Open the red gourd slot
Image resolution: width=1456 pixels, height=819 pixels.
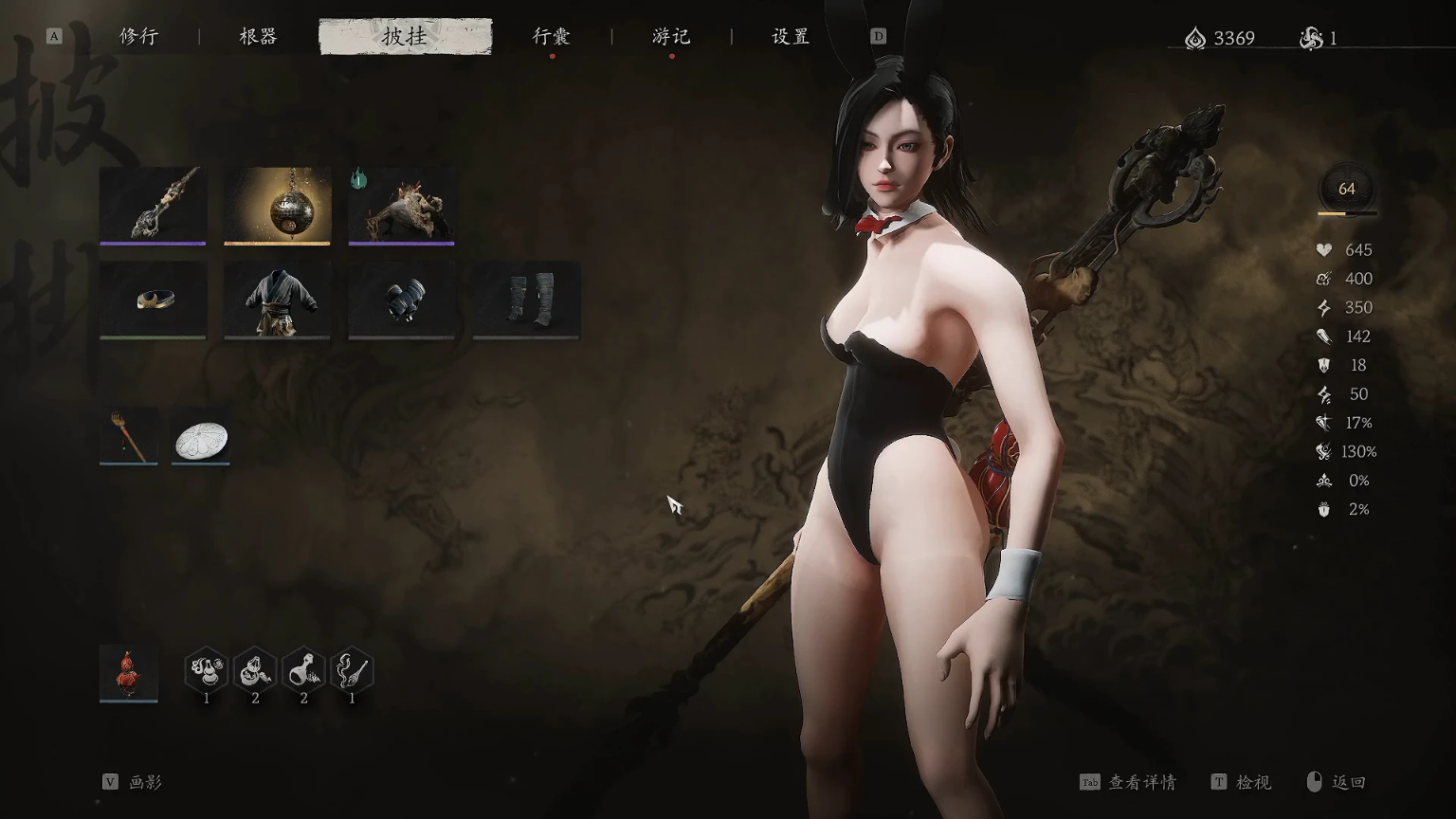click(129, 673)
